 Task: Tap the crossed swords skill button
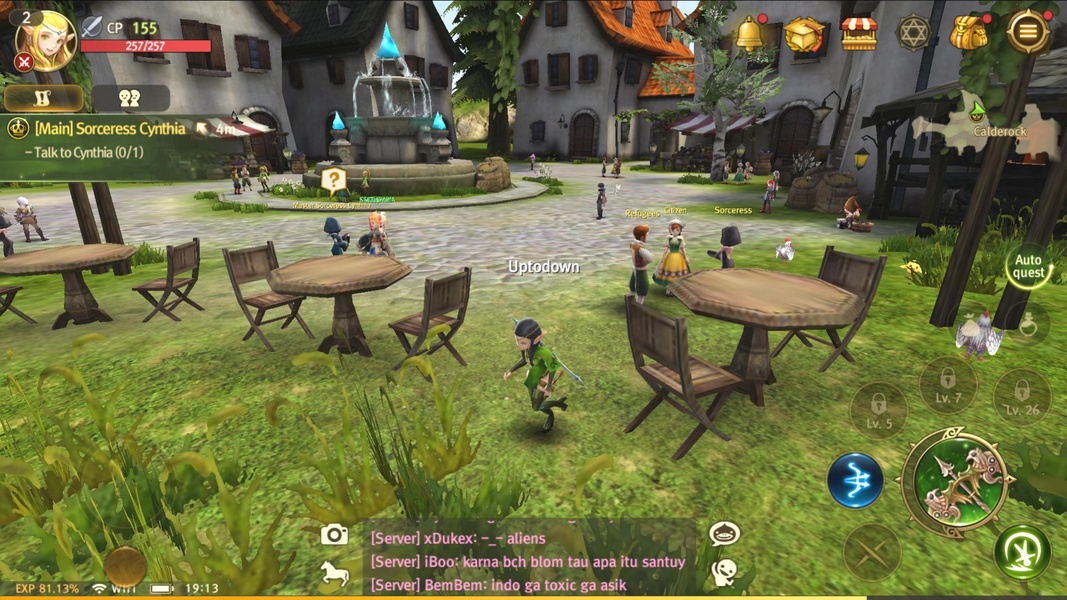pos(872,552)
